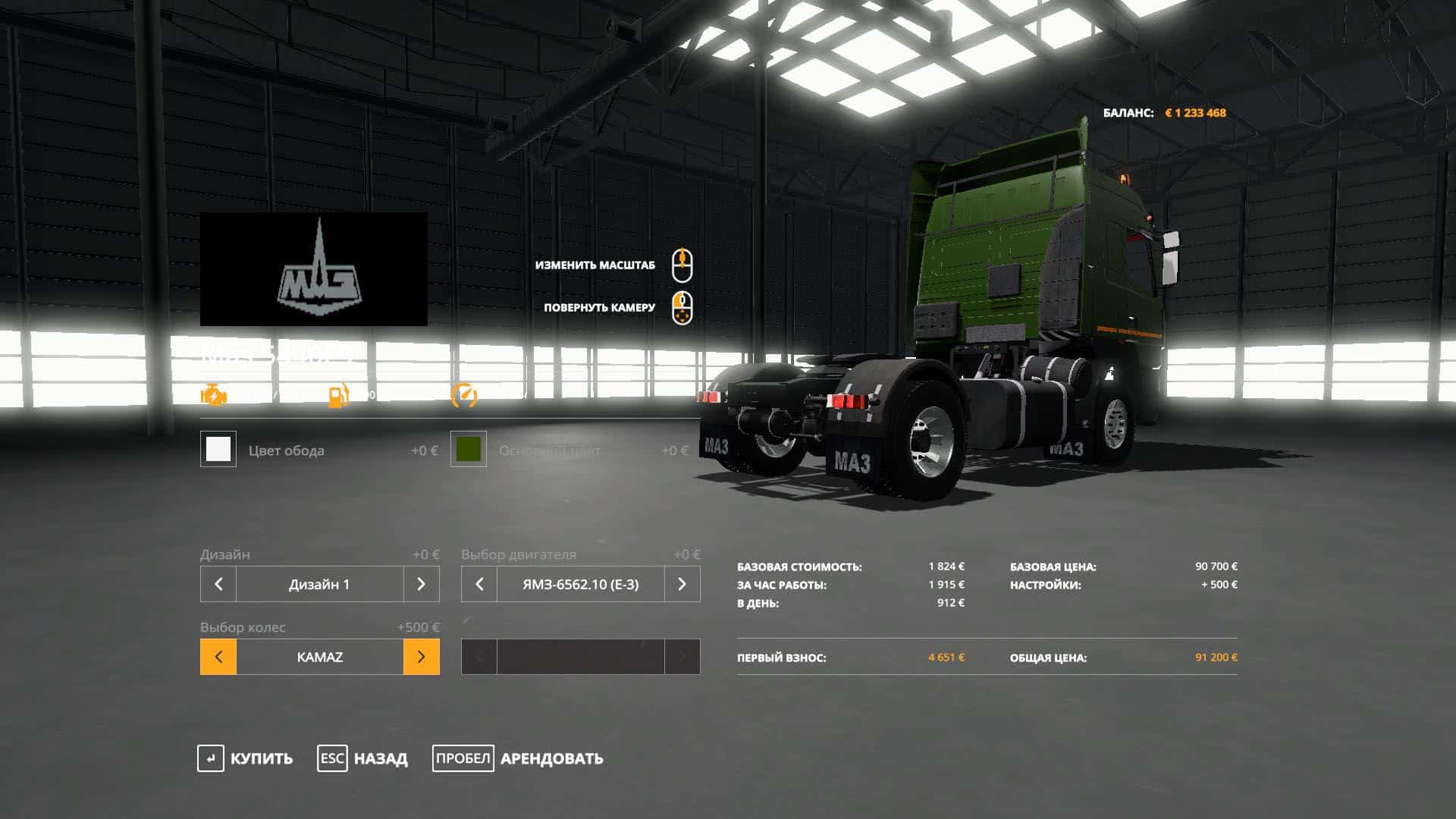1456x819 pixels.
Task: Buy the truck with КУПИТЬ
Action: coord(245,758)
